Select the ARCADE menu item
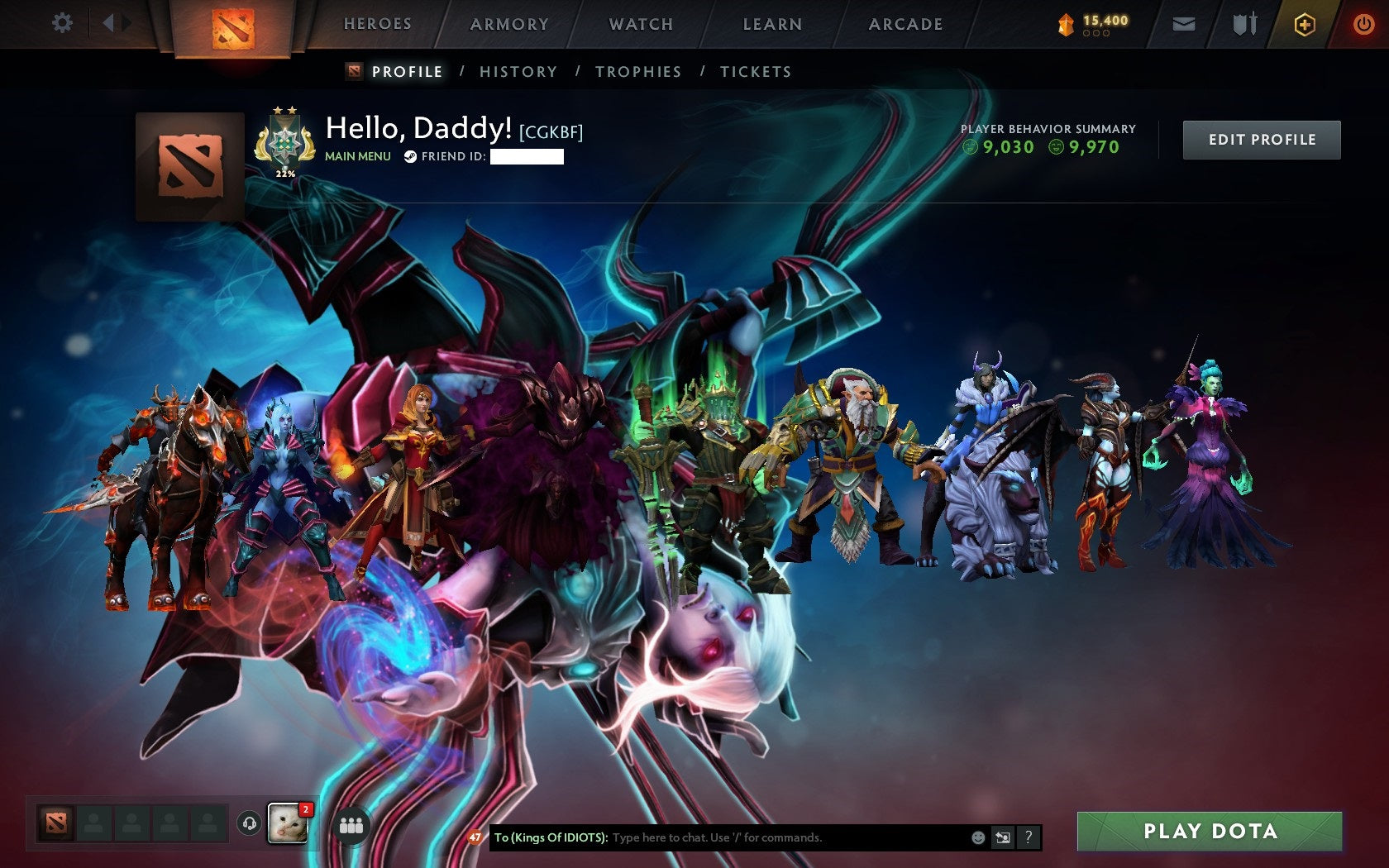The width and height of the screenshot is (1389, 868). pos(905,24)
